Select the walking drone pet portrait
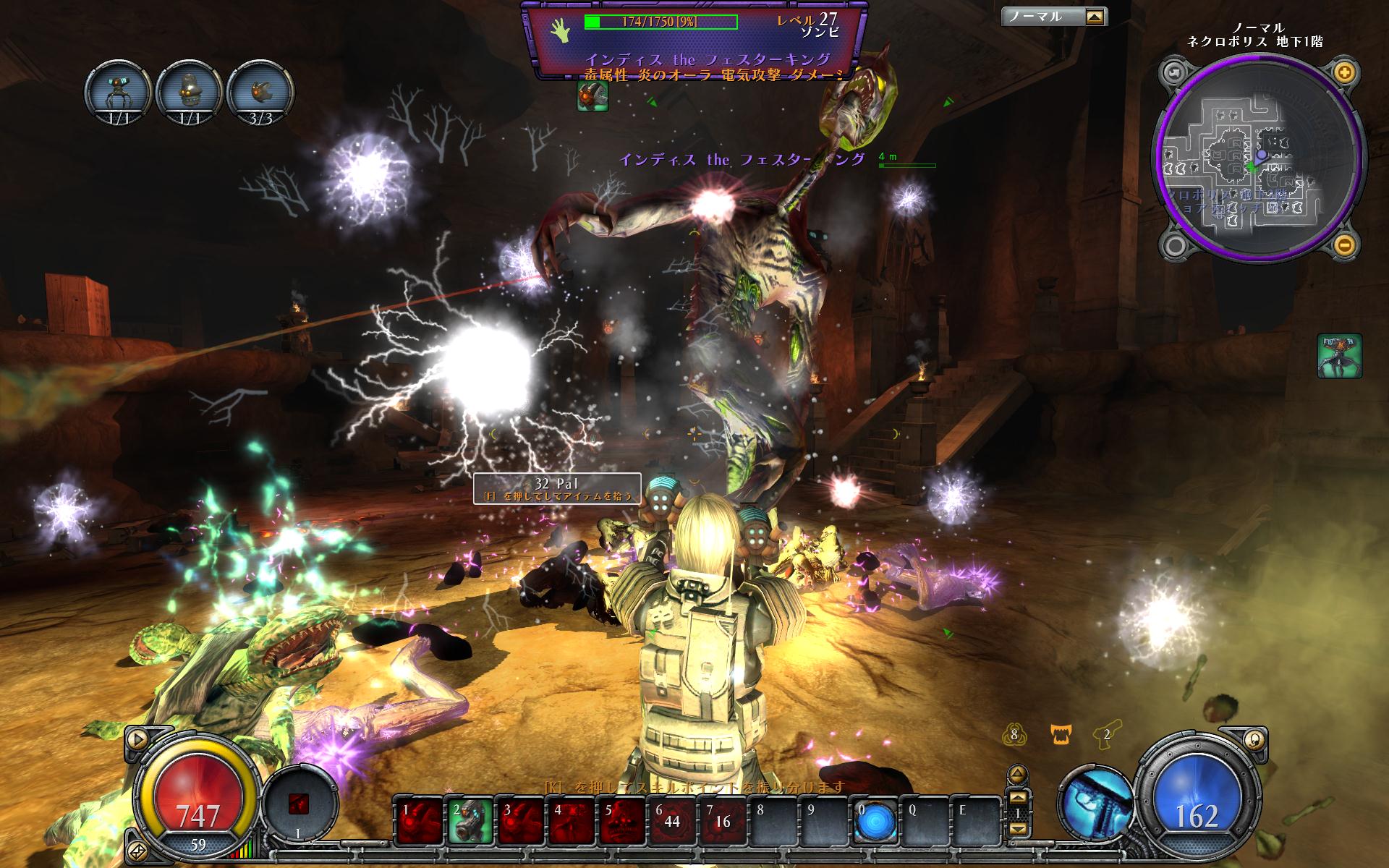 point(117,93)
